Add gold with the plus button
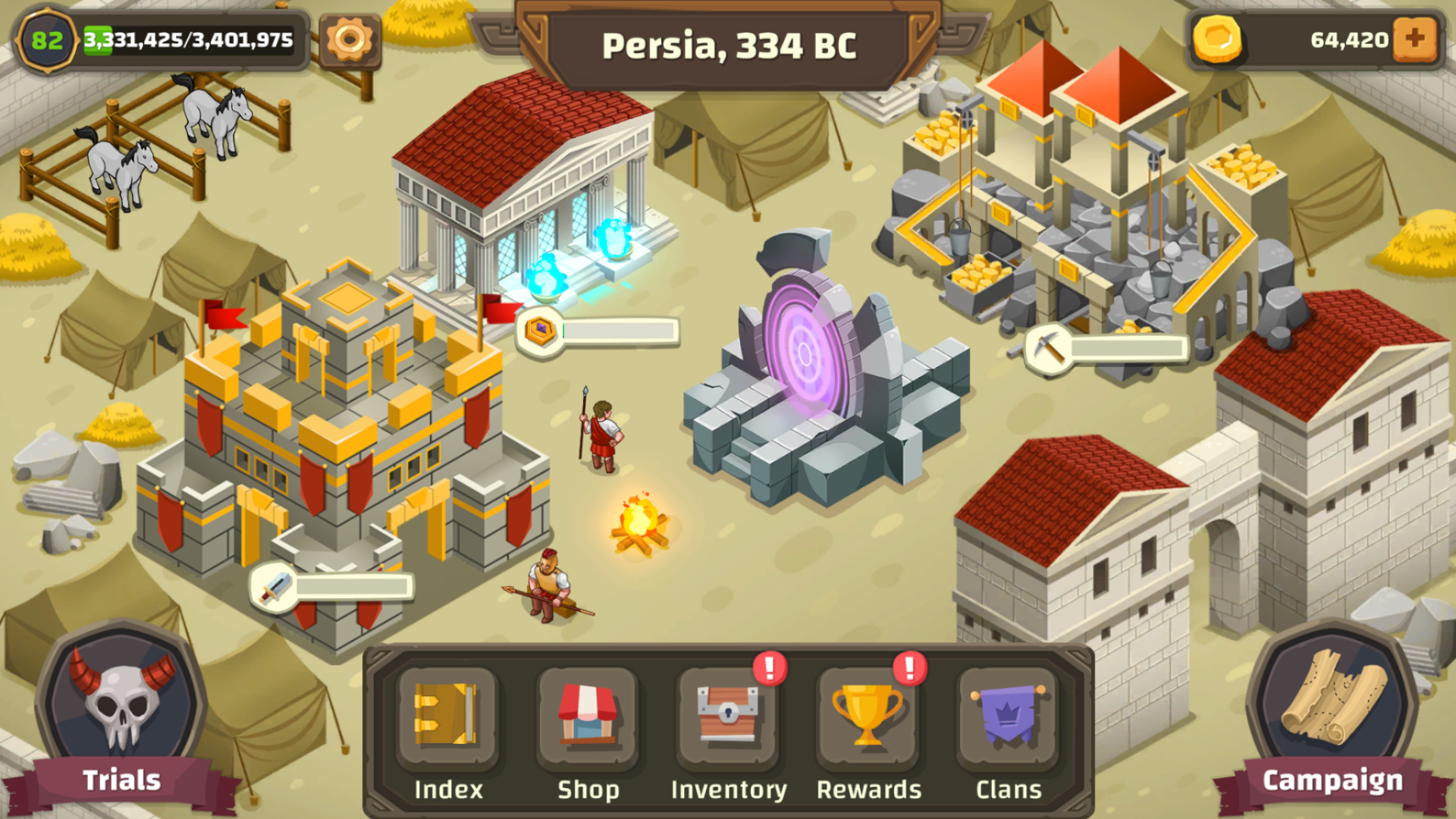Image resolution: width=1456 pixels, height=819 pixels. tap(1415, 39)
